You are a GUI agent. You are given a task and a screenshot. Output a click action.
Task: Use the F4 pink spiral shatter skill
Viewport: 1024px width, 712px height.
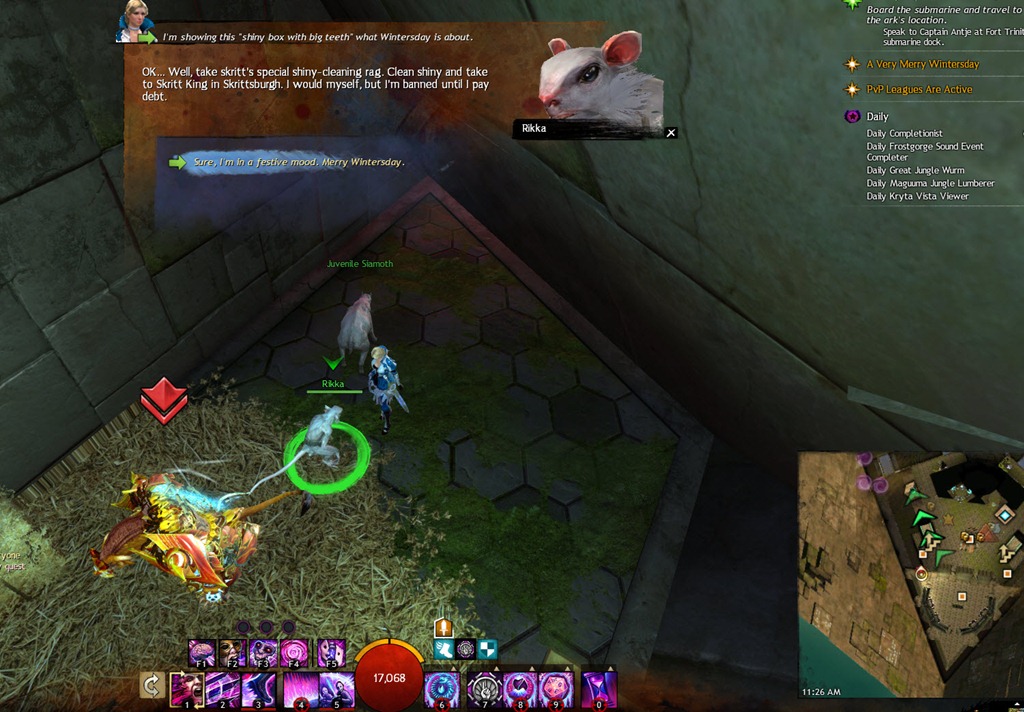pyautogui.click(x=295, y=653)
